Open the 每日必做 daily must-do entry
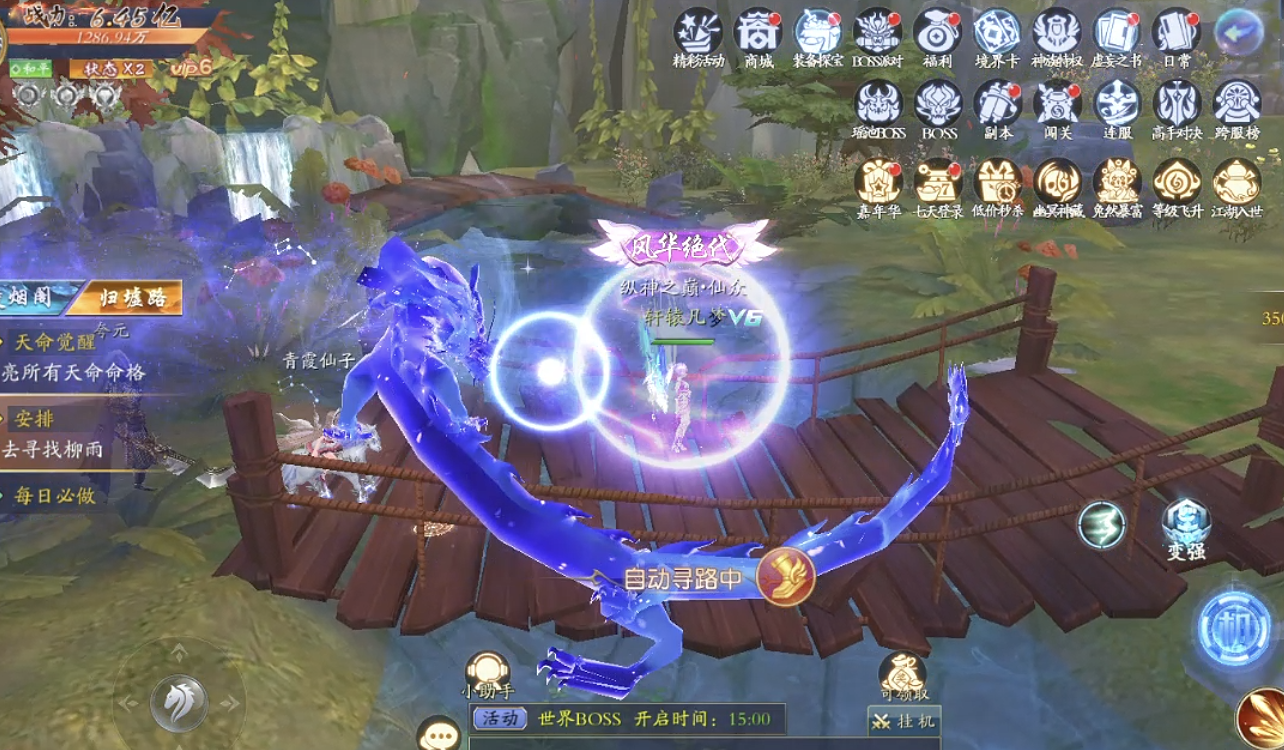This screenshot has width=1284, height=750. point(55,495)
